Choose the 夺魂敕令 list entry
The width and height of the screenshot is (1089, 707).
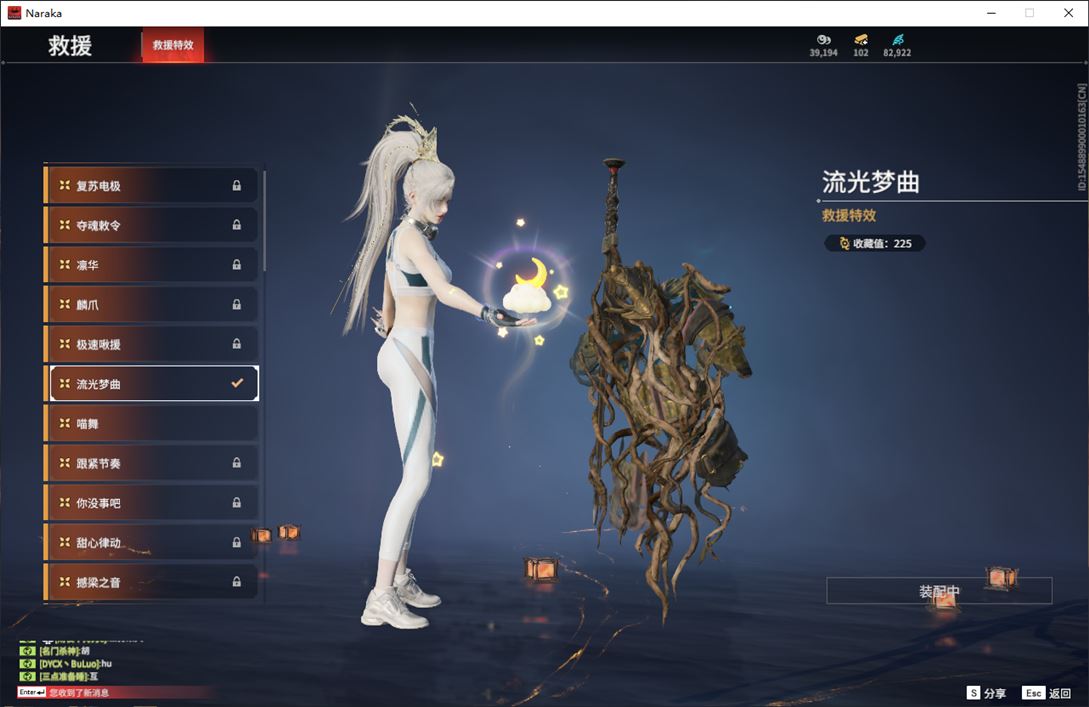coord(152,225)
